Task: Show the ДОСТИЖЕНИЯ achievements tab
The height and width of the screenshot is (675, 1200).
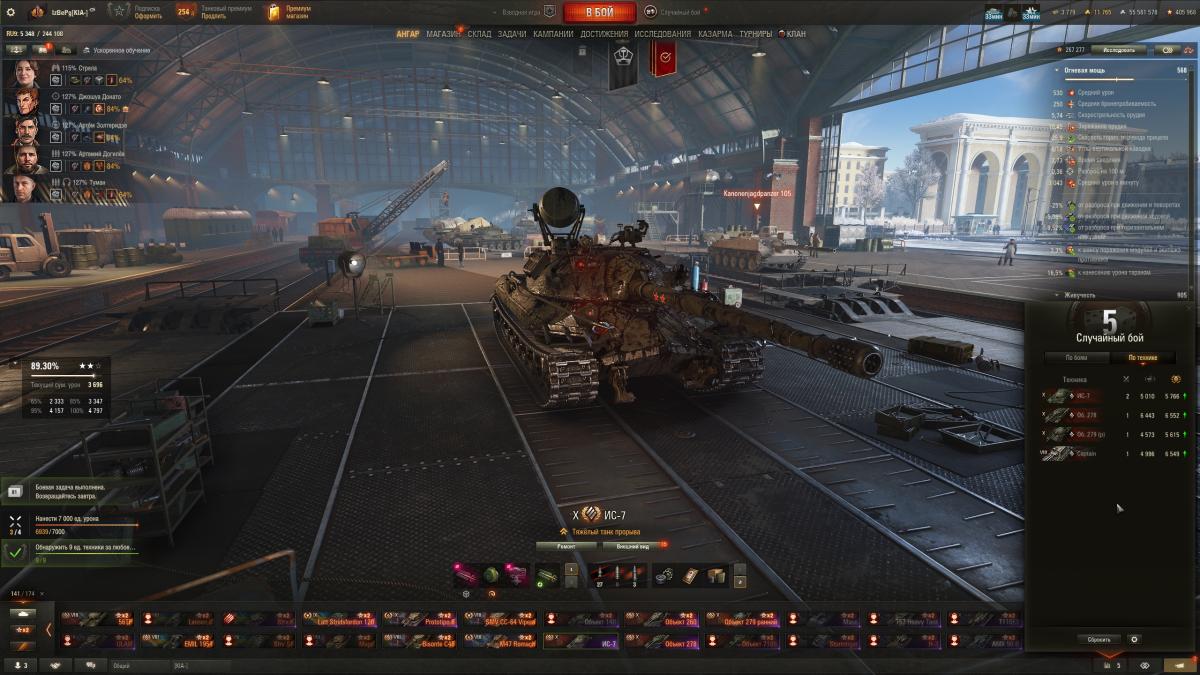Action: point(604,34)
